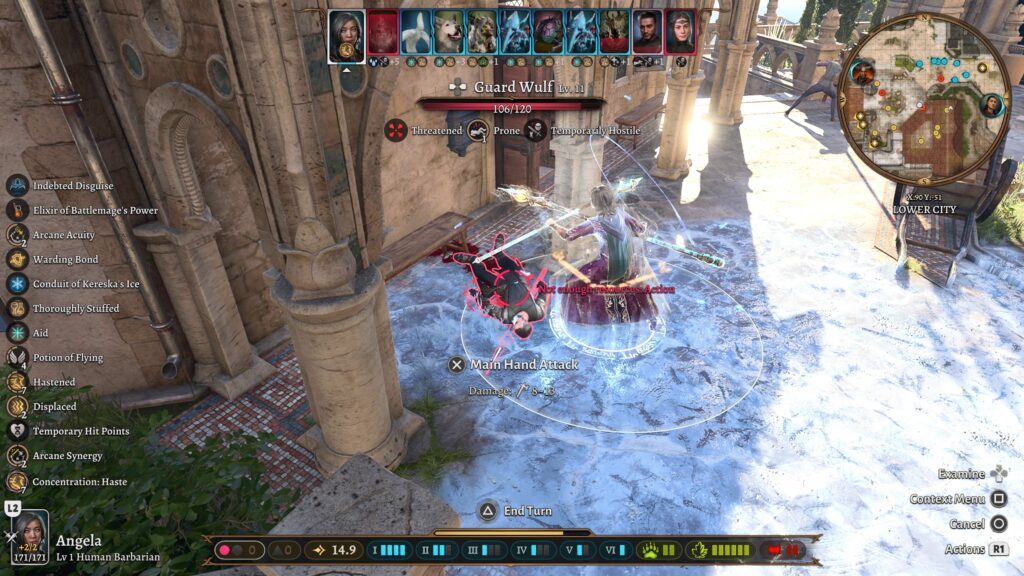The height and width of the screenshot is (576, 1024).
Task: Select Angela's portrait in the turn order
Action: point(347,35)
